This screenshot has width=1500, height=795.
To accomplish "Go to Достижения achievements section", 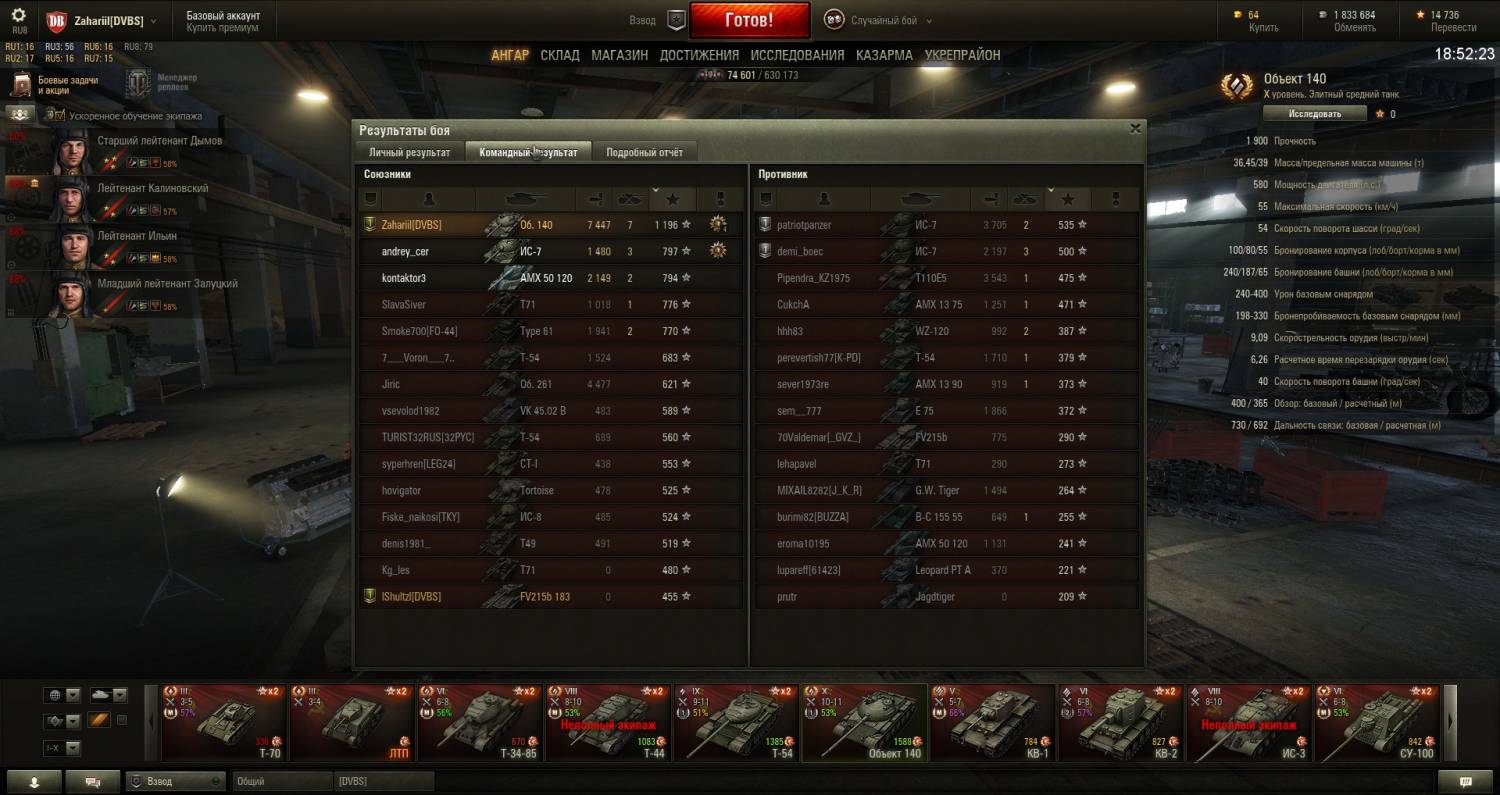I will coord(699,55).
